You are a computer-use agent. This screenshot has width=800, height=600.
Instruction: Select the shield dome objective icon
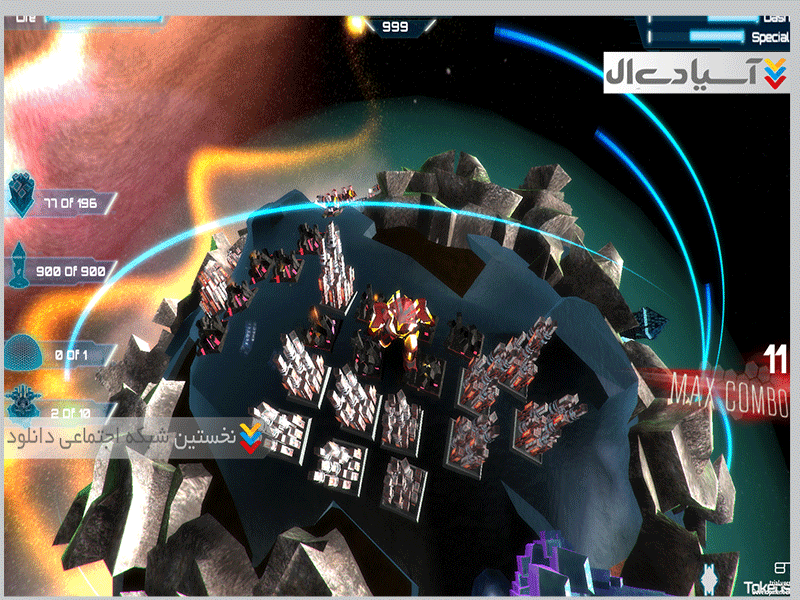[23, 350]
